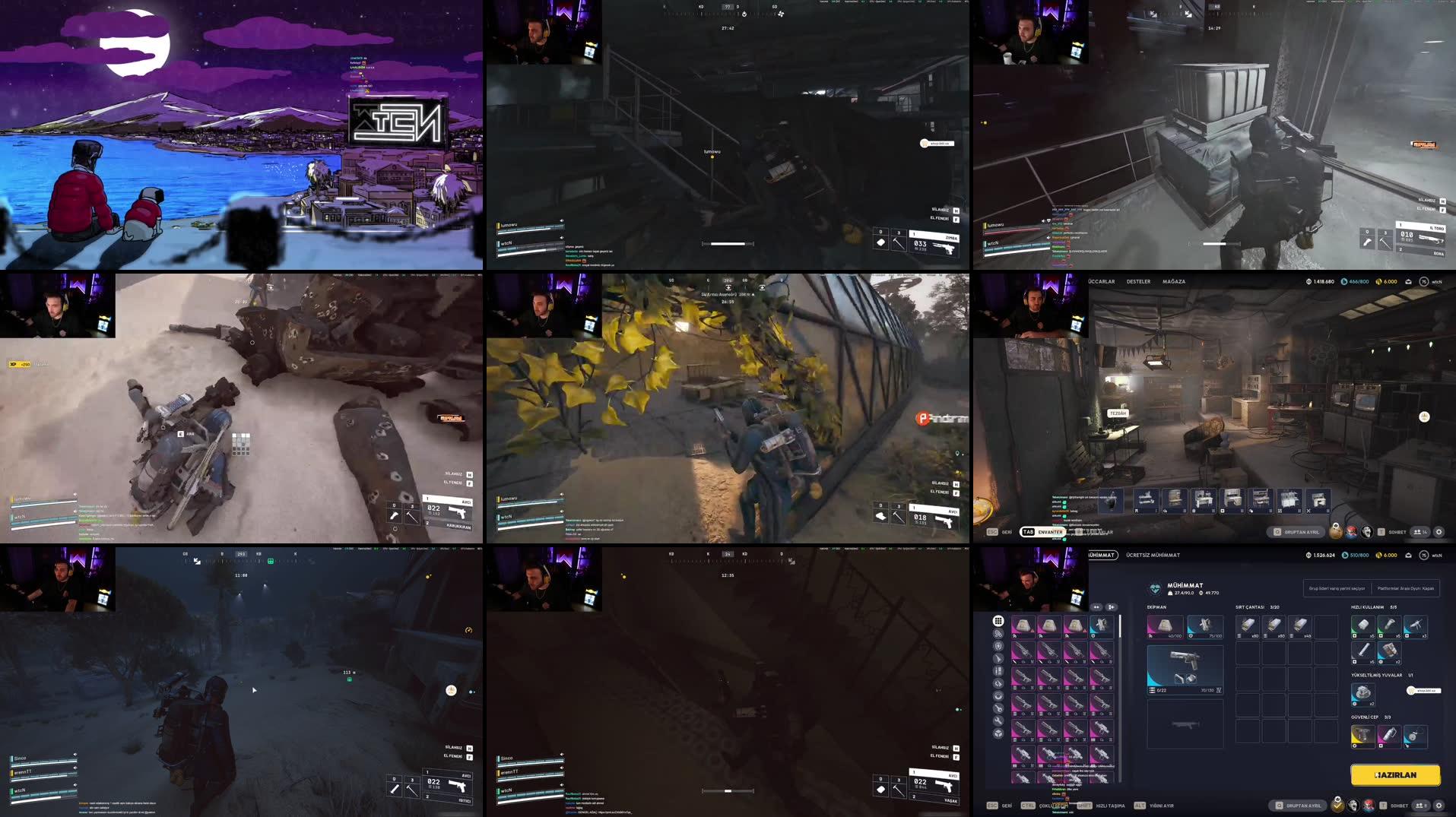Click the group members count icon next to Sohbet
Viewport: 1456px width, 817px height.
(x=1420, y=805)
